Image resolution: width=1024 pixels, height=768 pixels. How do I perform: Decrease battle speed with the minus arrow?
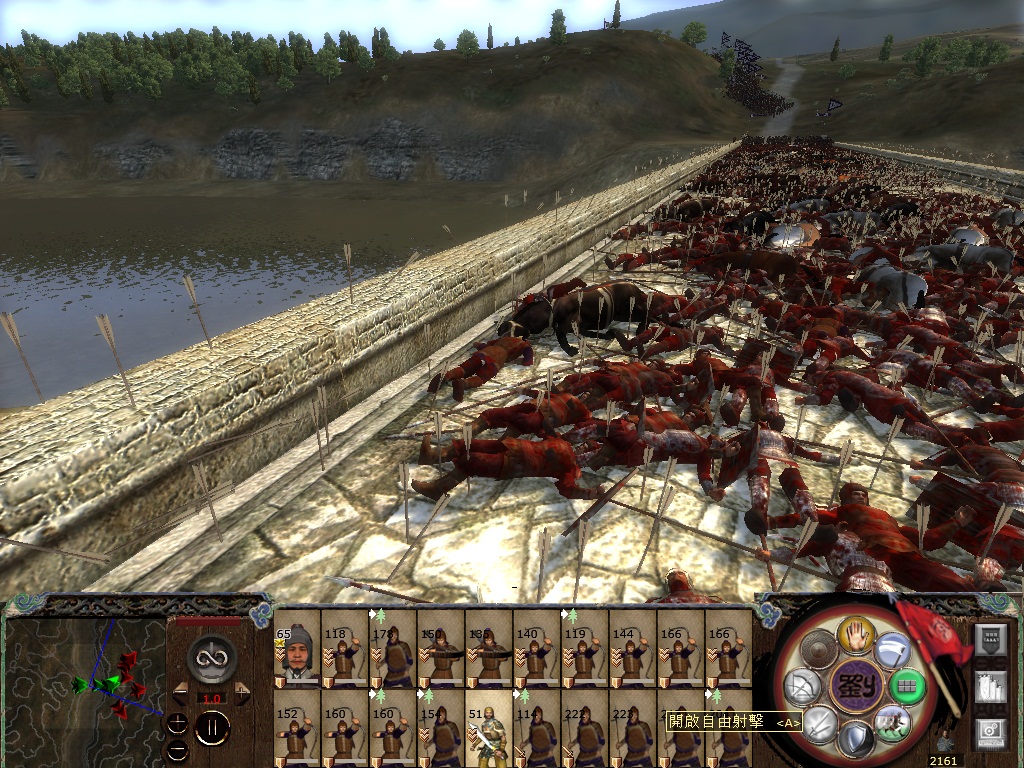[x=180, y=693]
